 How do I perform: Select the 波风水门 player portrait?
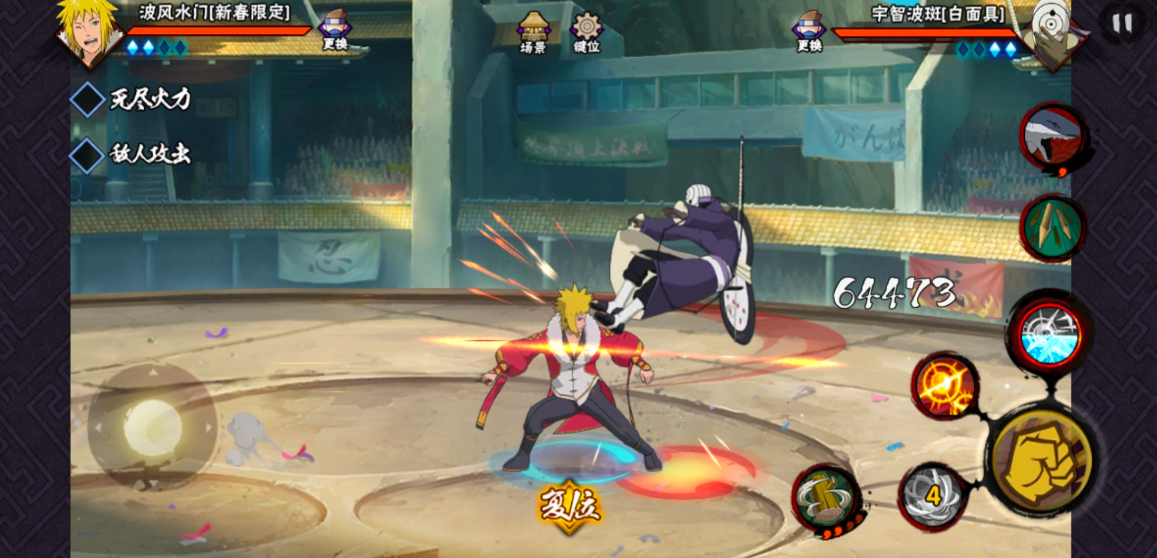(x=88, y=32)
